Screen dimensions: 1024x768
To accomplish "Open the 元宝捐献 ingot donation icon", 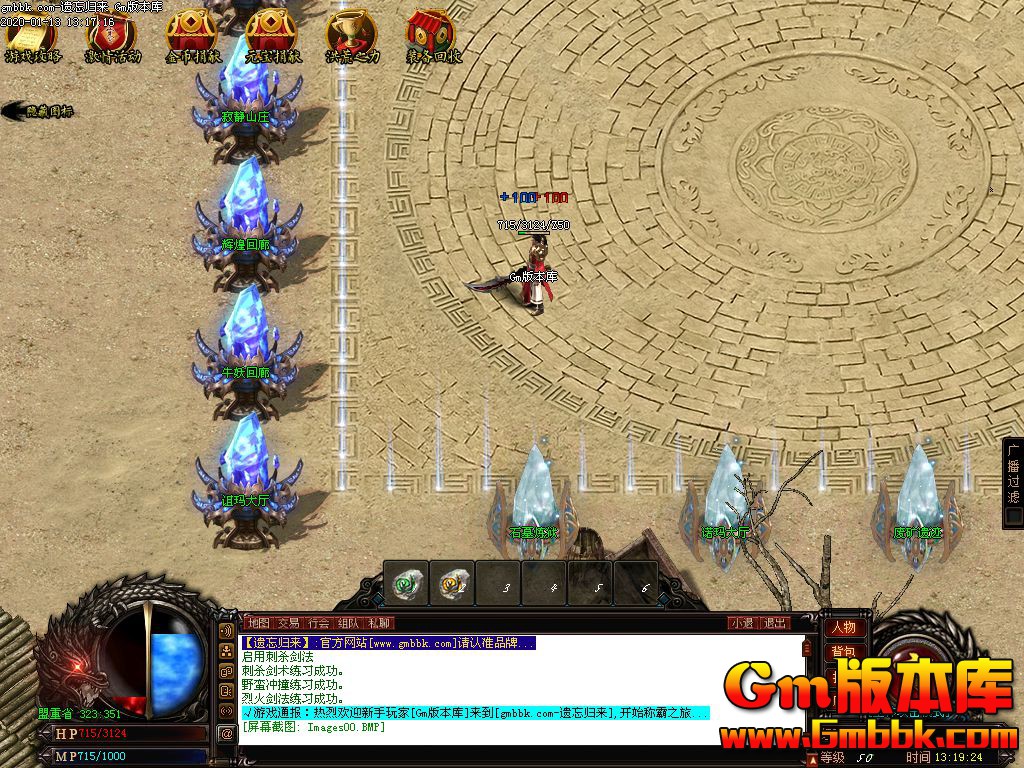I will tap(273, 36).
